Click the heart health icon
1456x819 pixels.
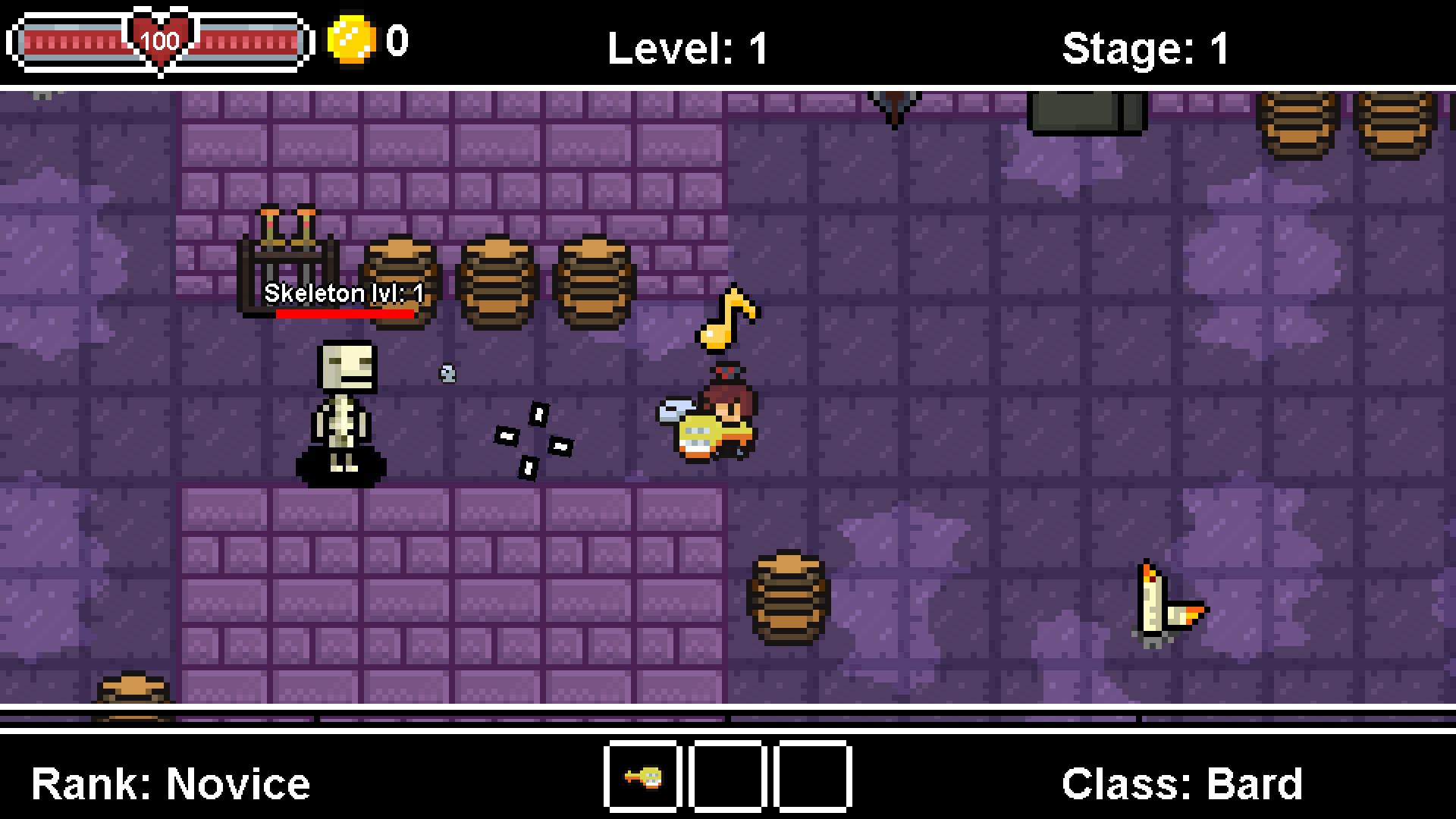pos(159,39)
